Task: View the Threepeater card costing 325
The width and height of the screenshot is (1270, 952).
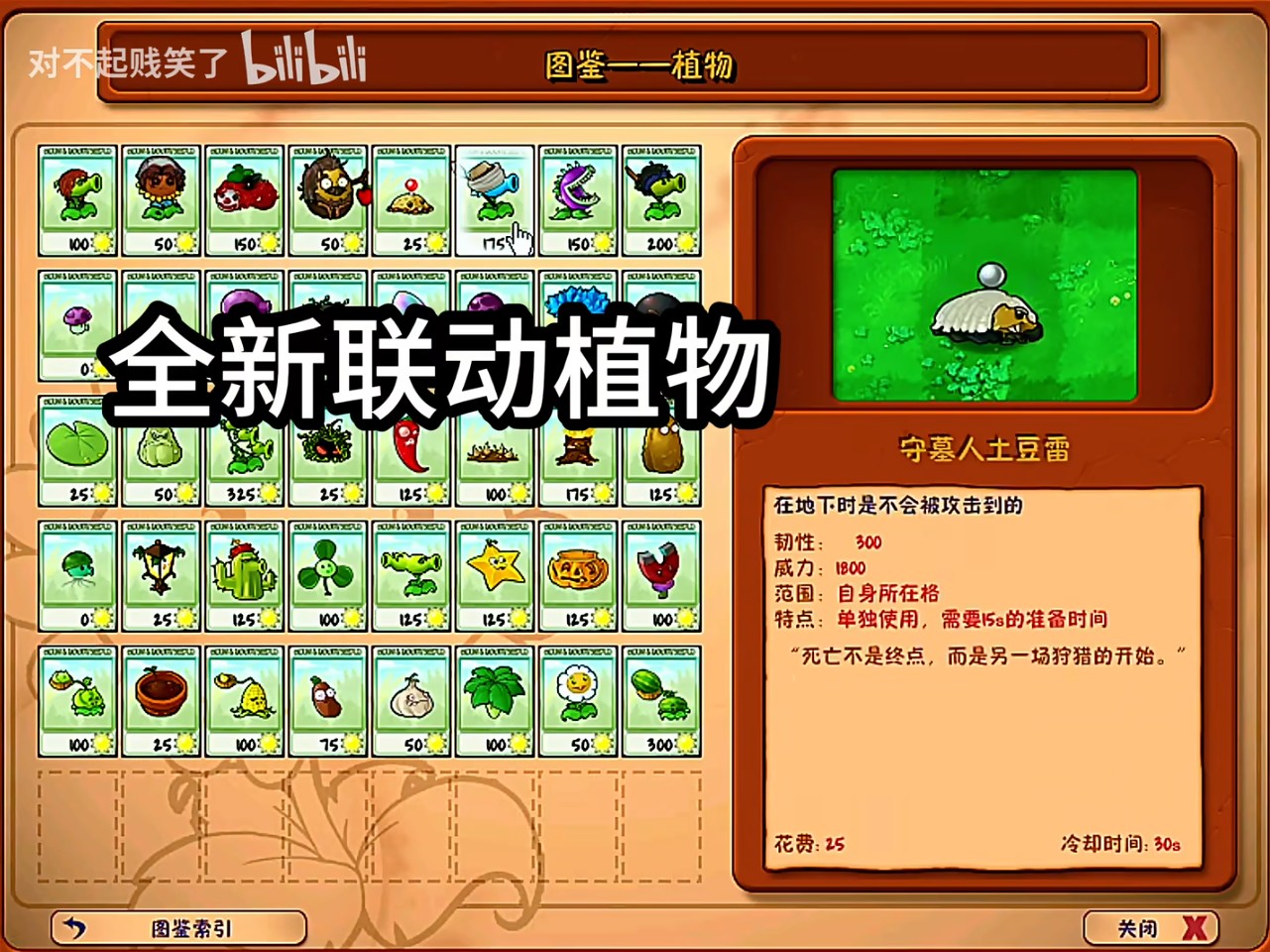Action: 245,451
